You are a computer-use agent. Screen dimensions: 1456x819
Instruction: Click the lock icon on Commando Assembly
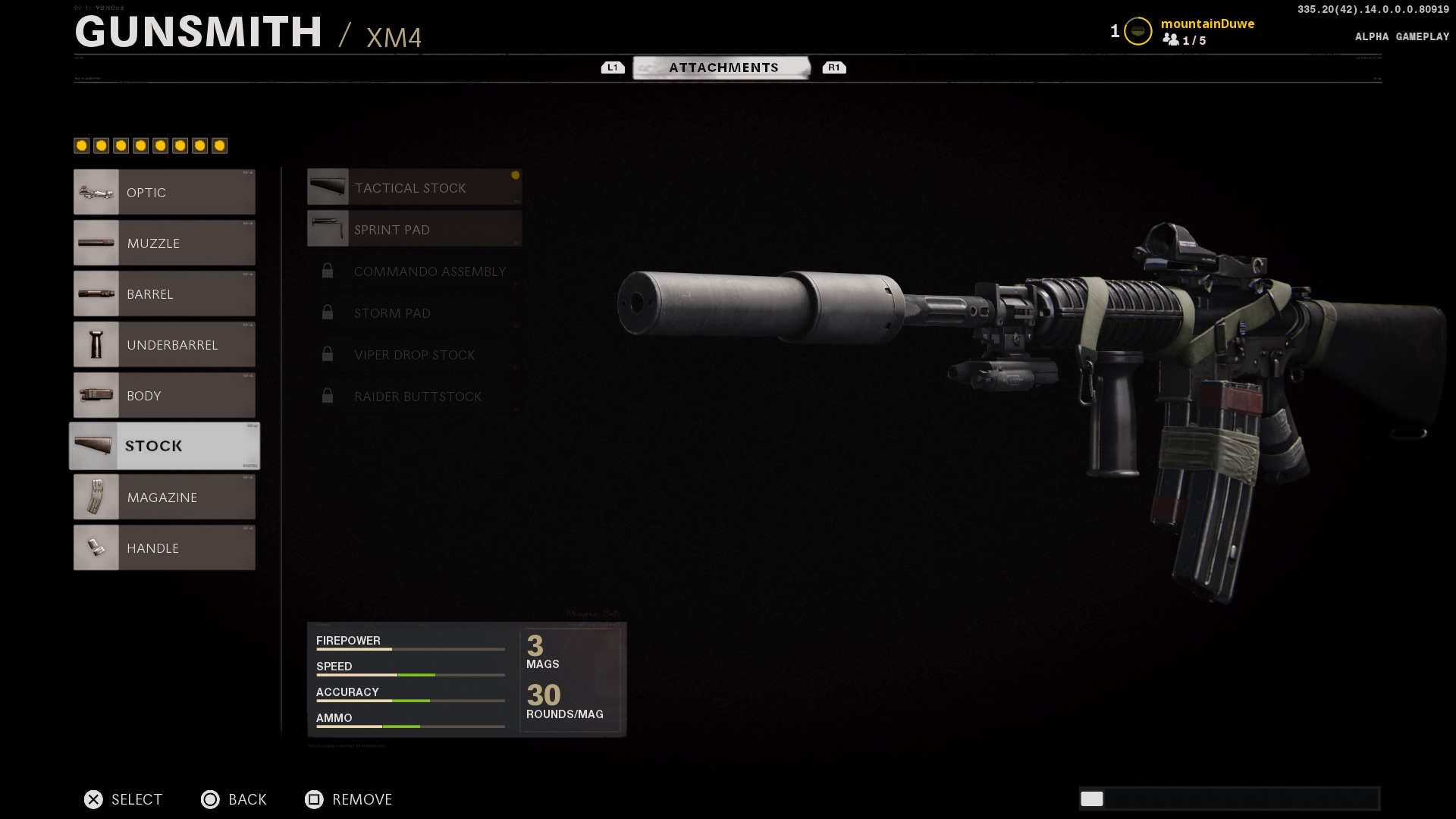[328, 270]
